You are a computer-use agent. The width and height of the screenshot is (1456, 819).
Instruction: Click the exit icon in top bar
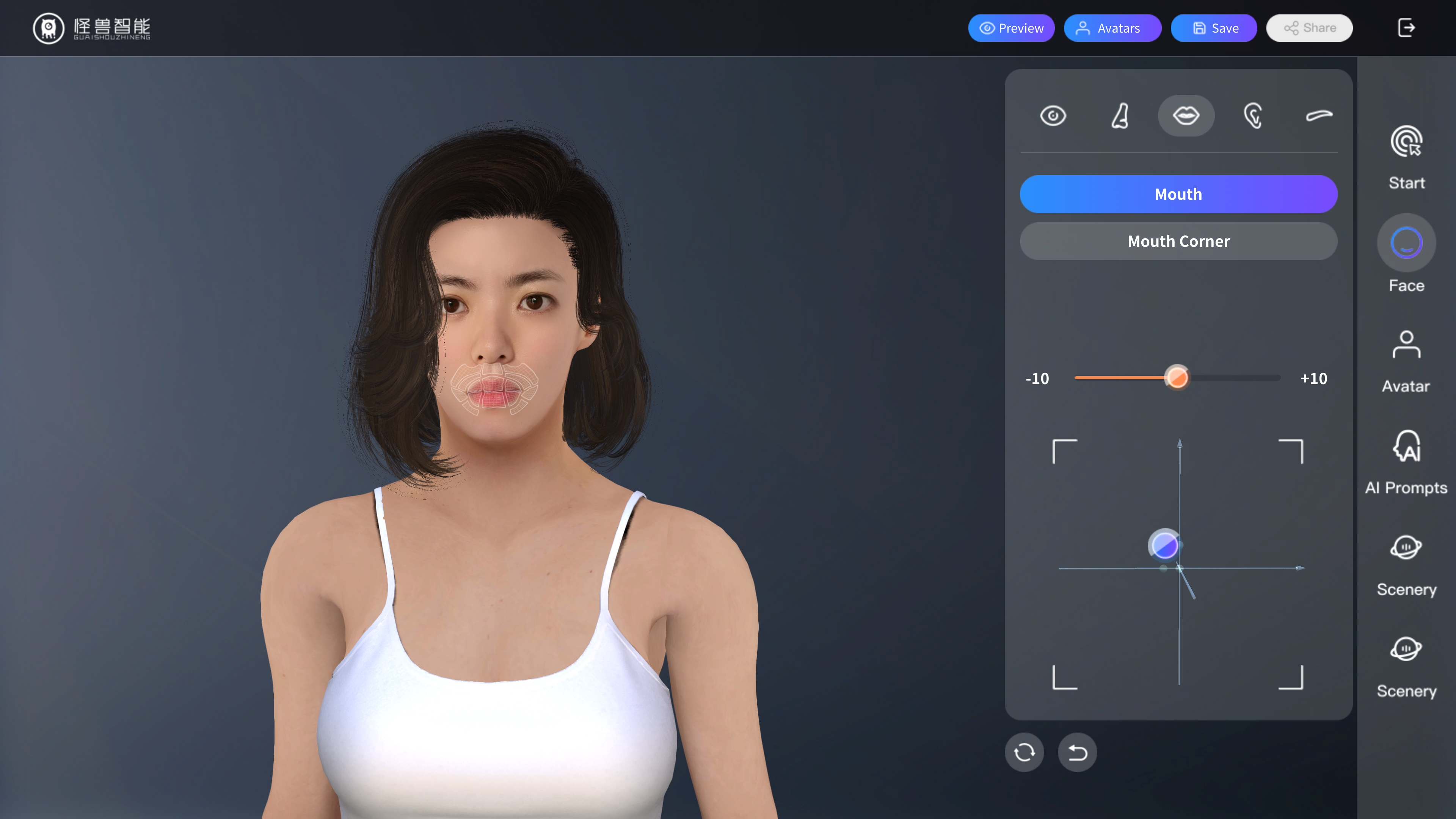click(x=1406, y=28)
